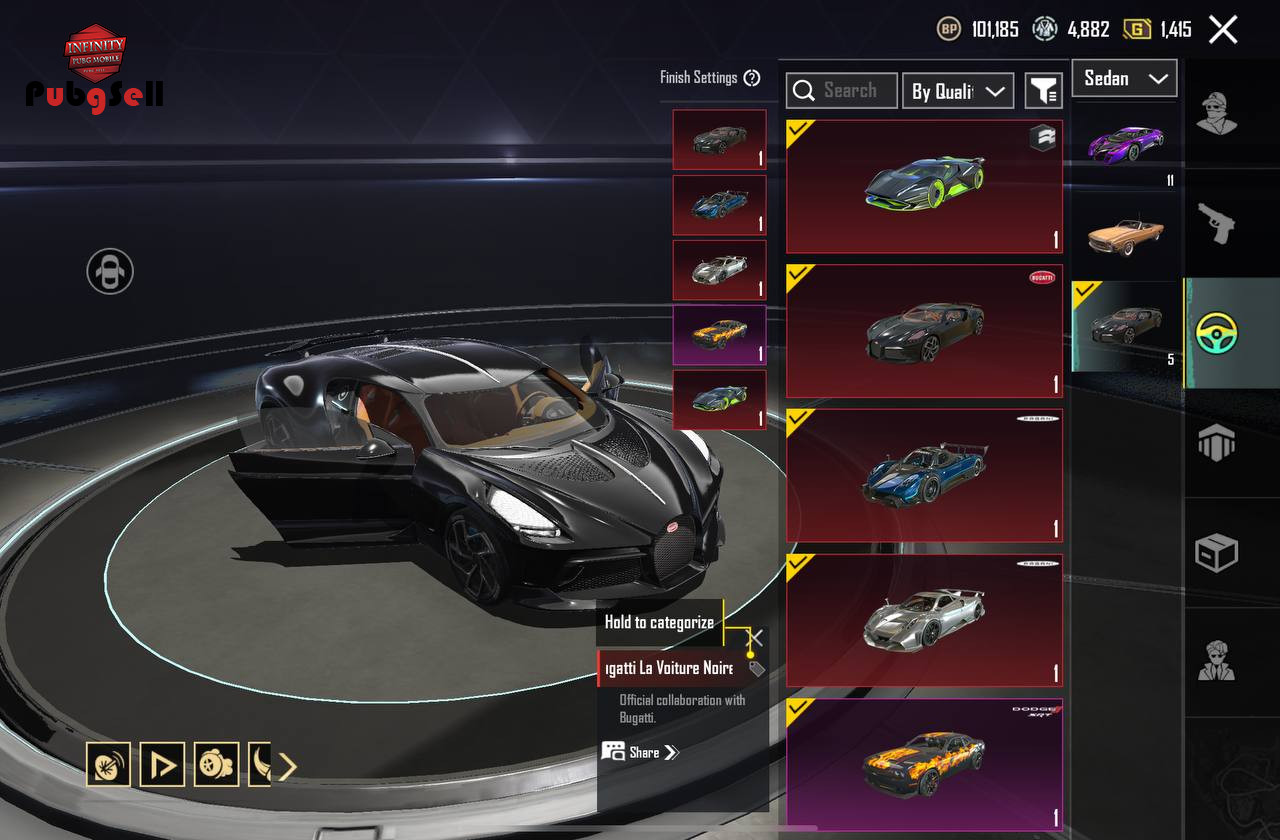This screenshot has width=1280, height=840.
Task: Open the By Quality sort dropdown
Action: point(957,91)
